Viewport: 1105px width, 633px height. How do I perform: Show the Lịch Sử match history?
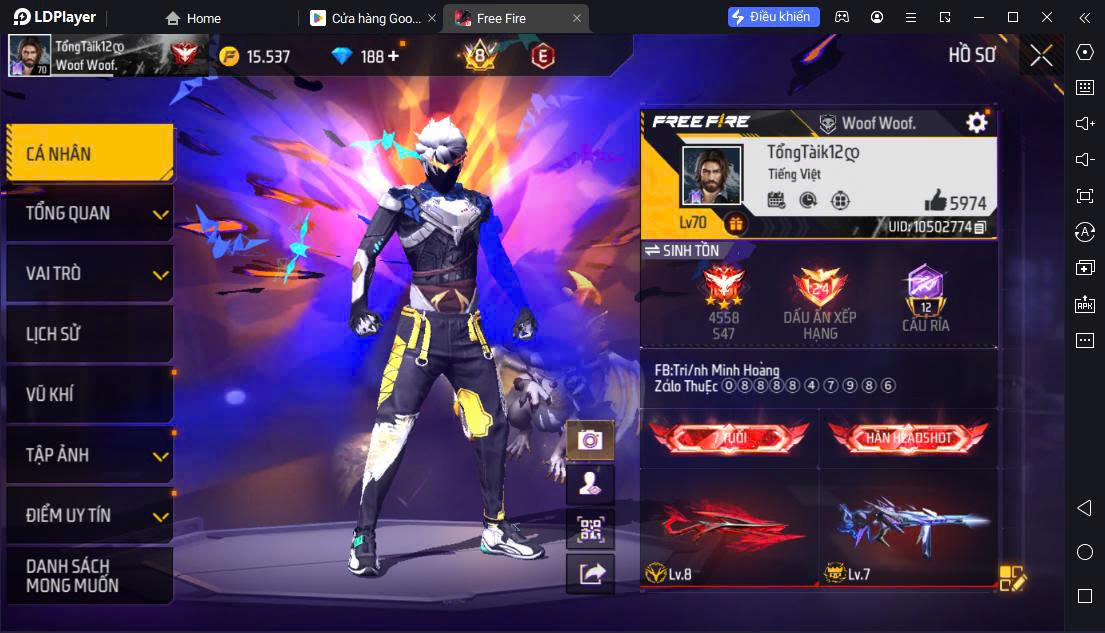[89, 334]
